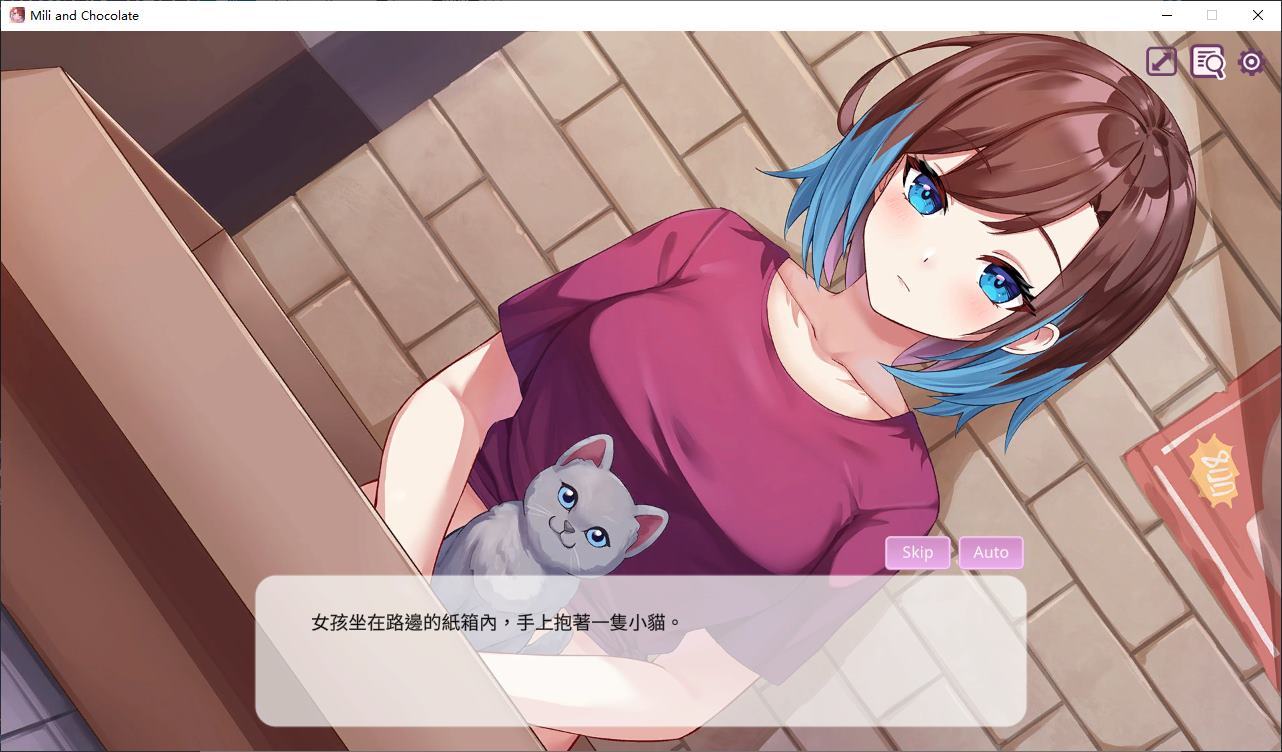Open the settings screen from the top-right gear
1282x752 pixels.
point(1249,61)
